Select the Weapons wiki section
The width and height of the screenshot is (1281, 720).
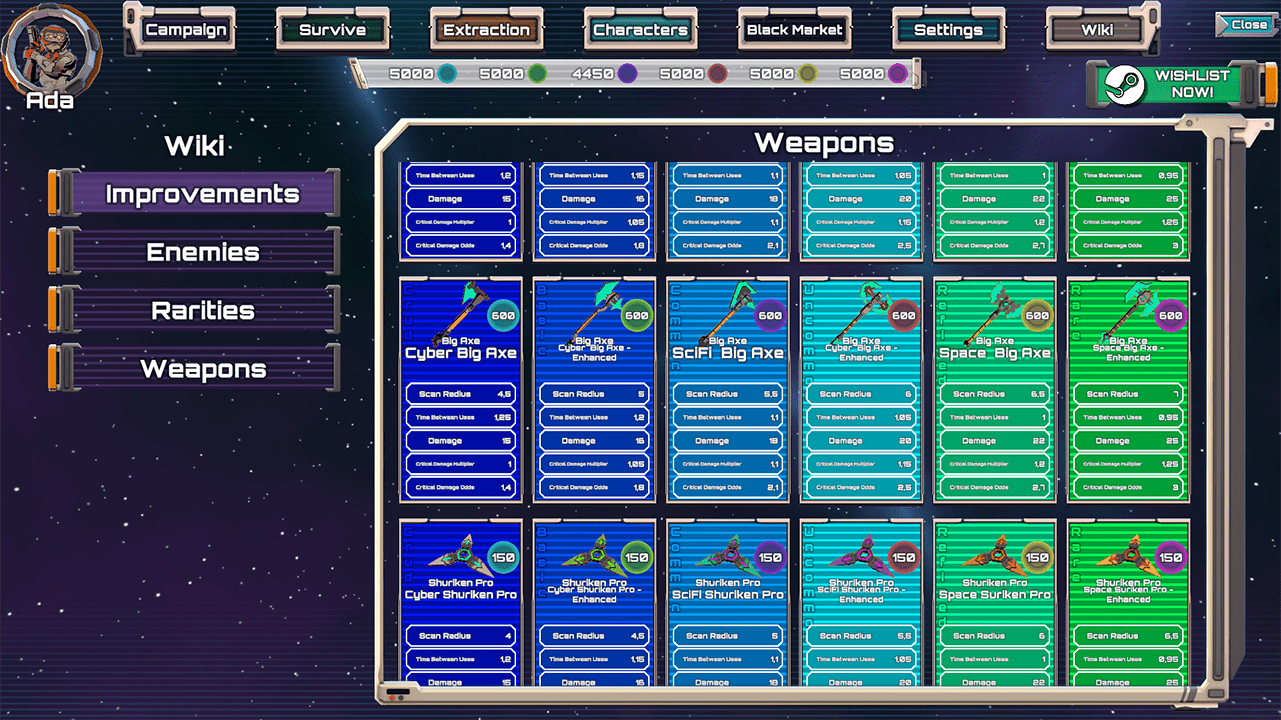pos(203,368)
